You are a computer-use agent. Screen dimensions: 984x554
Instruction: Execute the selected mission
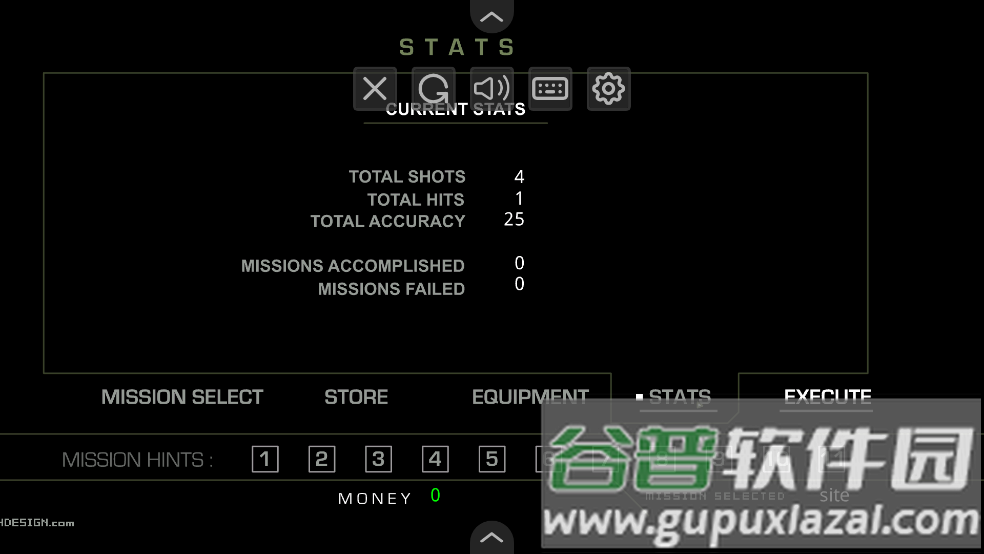[827, 397]
